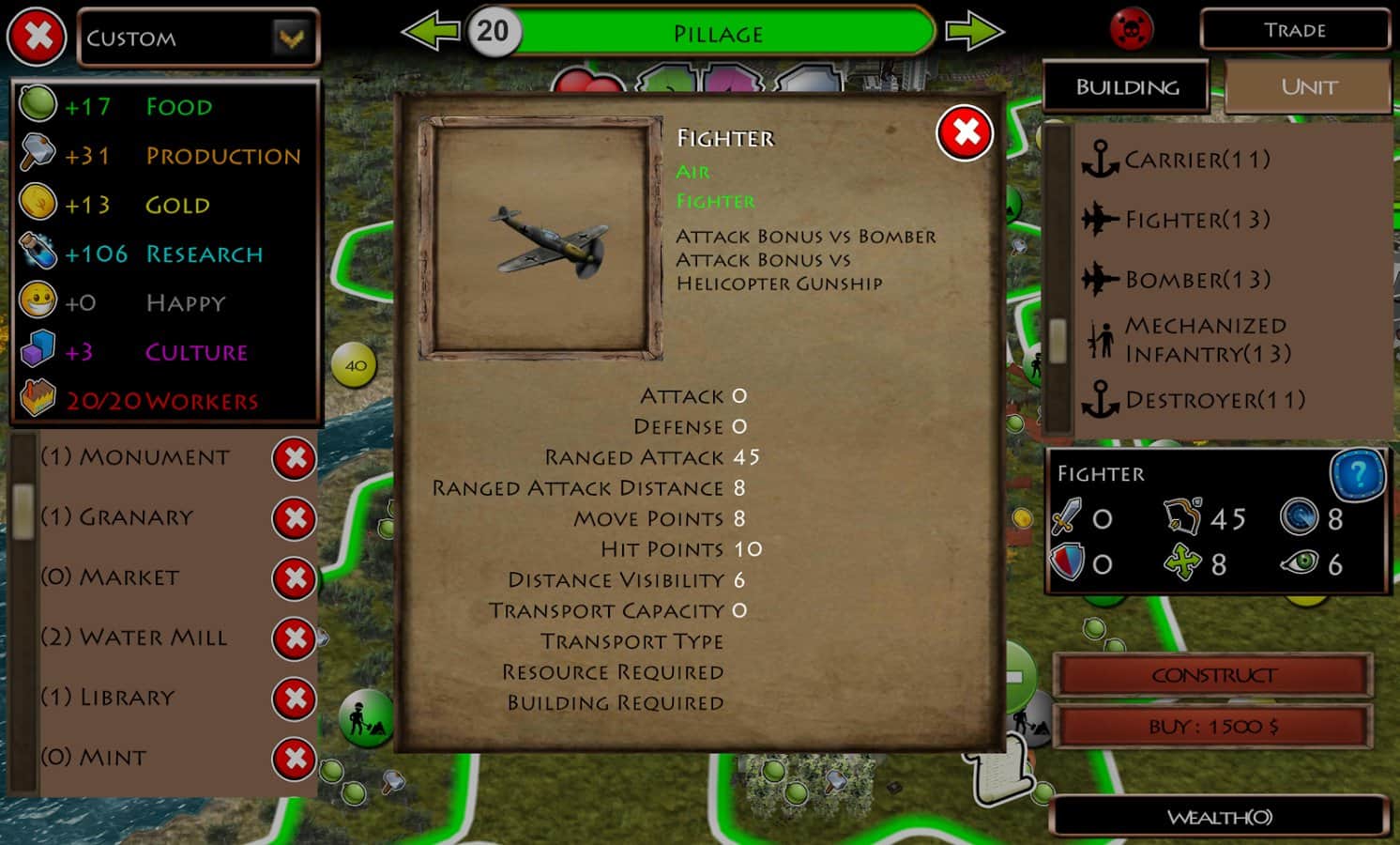
Task: Open the Custom dropdown
Action: tap(291, 38)
